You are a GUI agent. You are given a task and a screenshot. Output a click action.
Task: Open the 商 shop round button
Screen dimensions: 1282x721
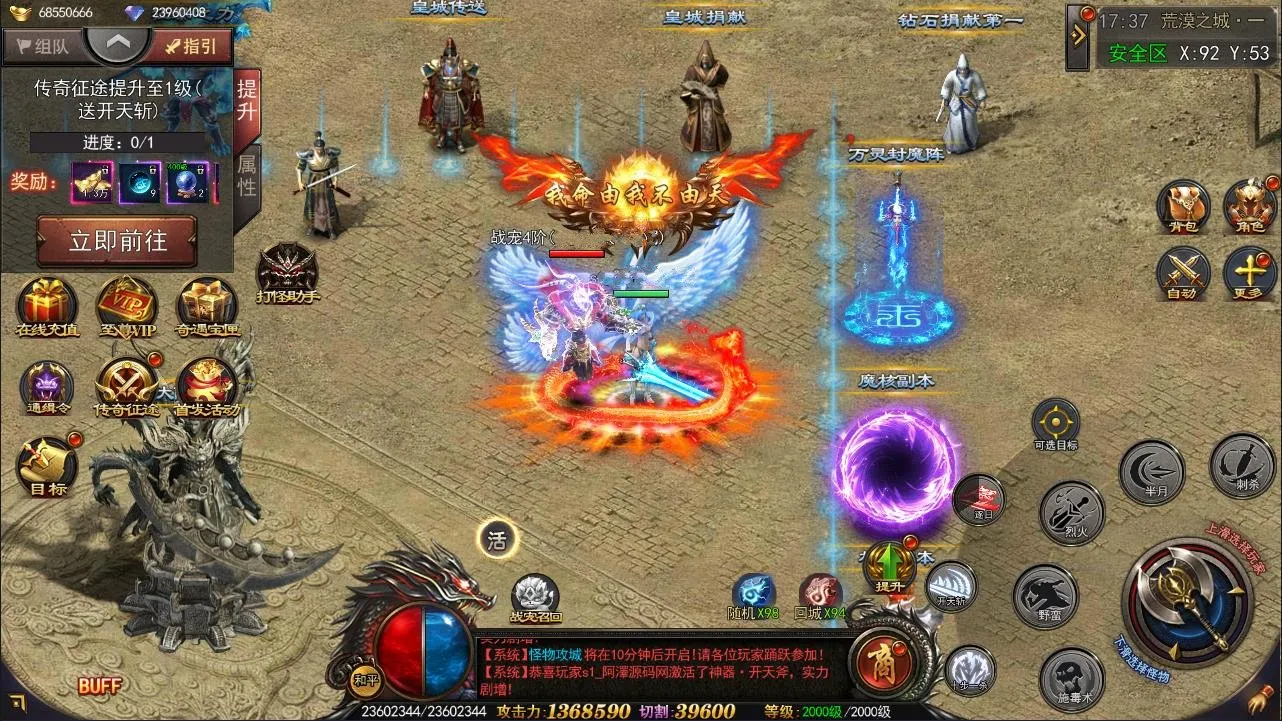point(880,661)
